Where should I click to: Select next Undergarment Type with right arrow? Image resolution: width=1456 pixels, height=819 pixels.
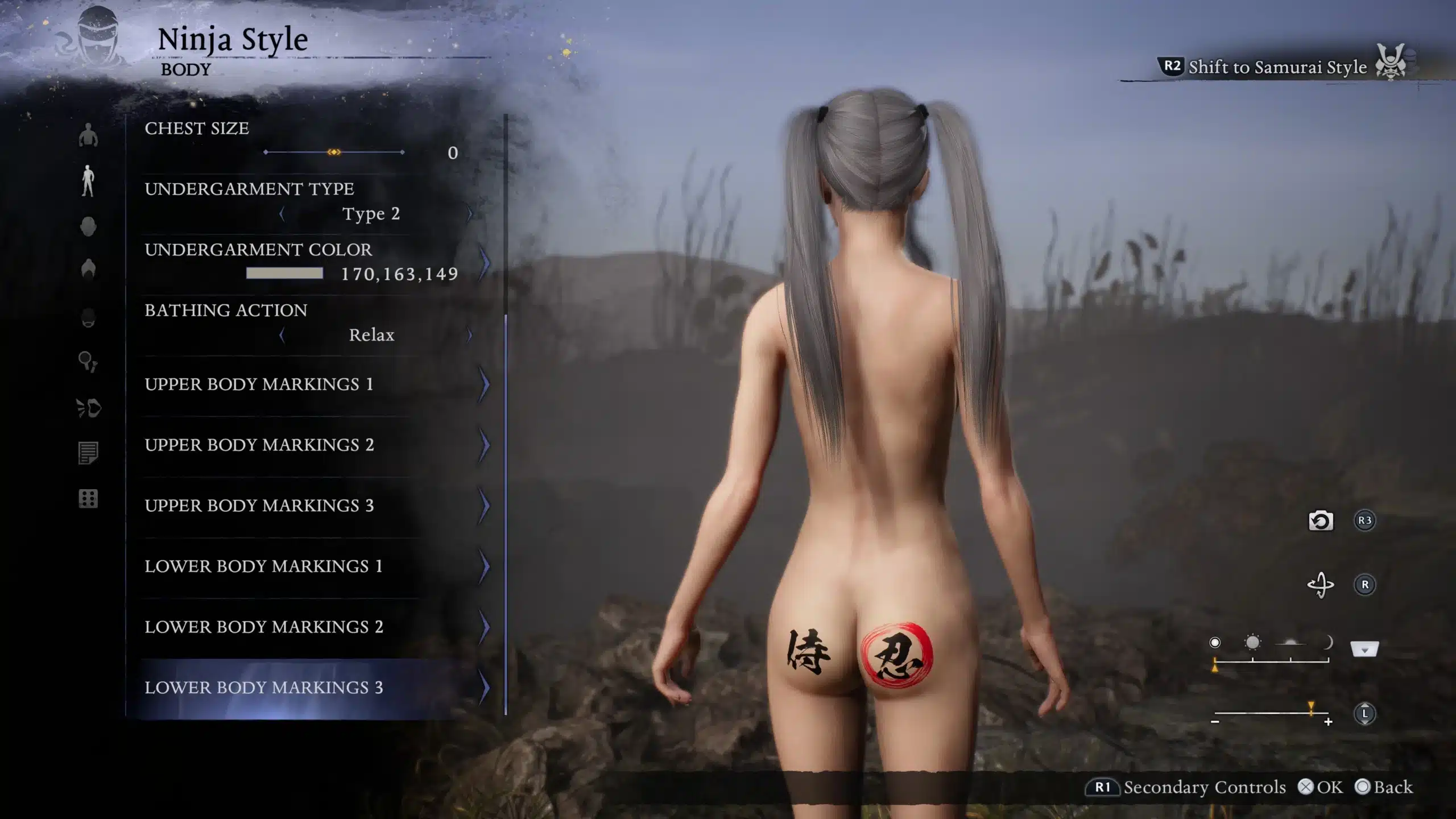[470, 214]
